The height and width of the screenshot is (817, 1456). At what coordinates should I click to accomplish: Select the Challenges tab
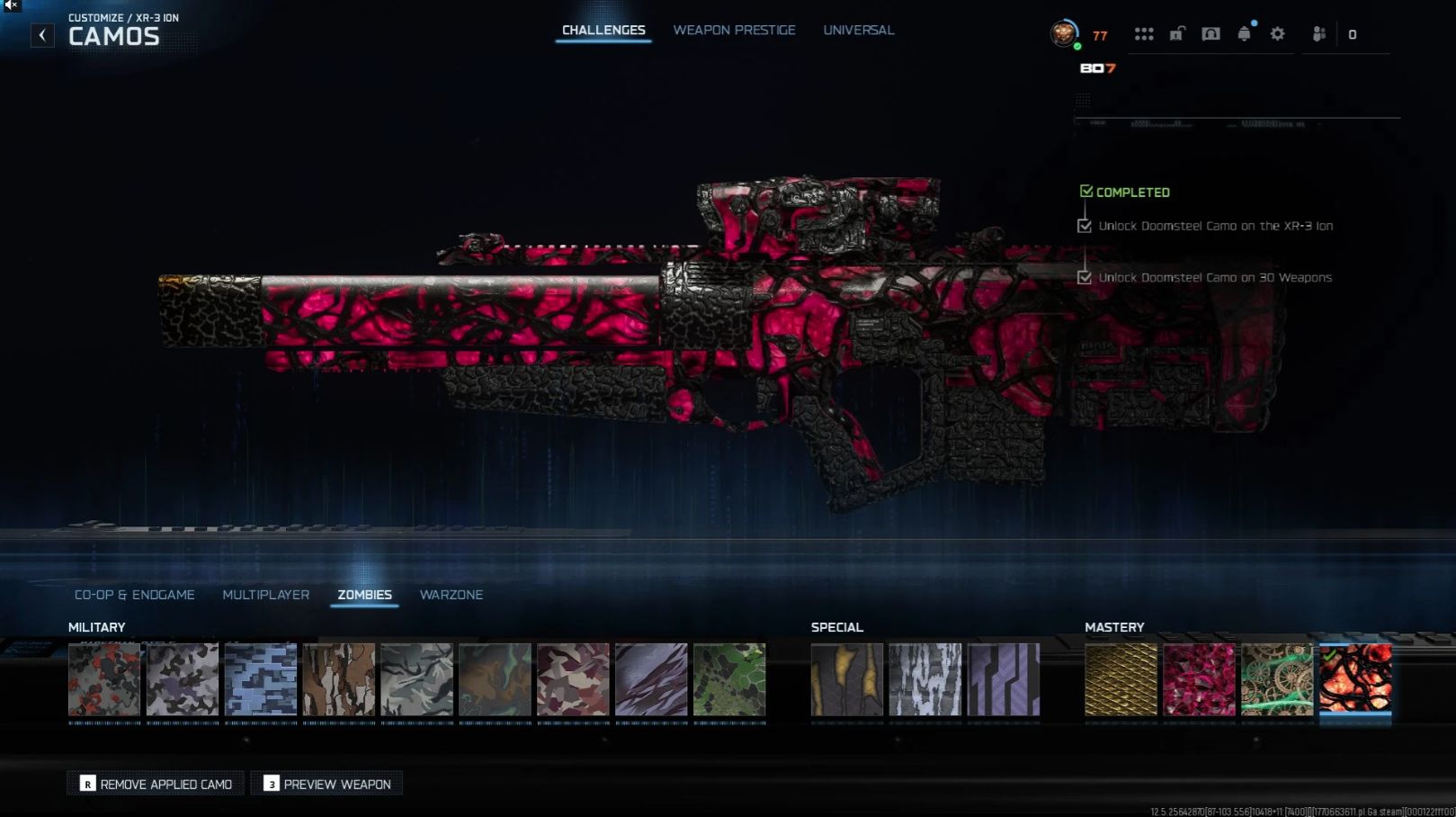click(603, 31)
